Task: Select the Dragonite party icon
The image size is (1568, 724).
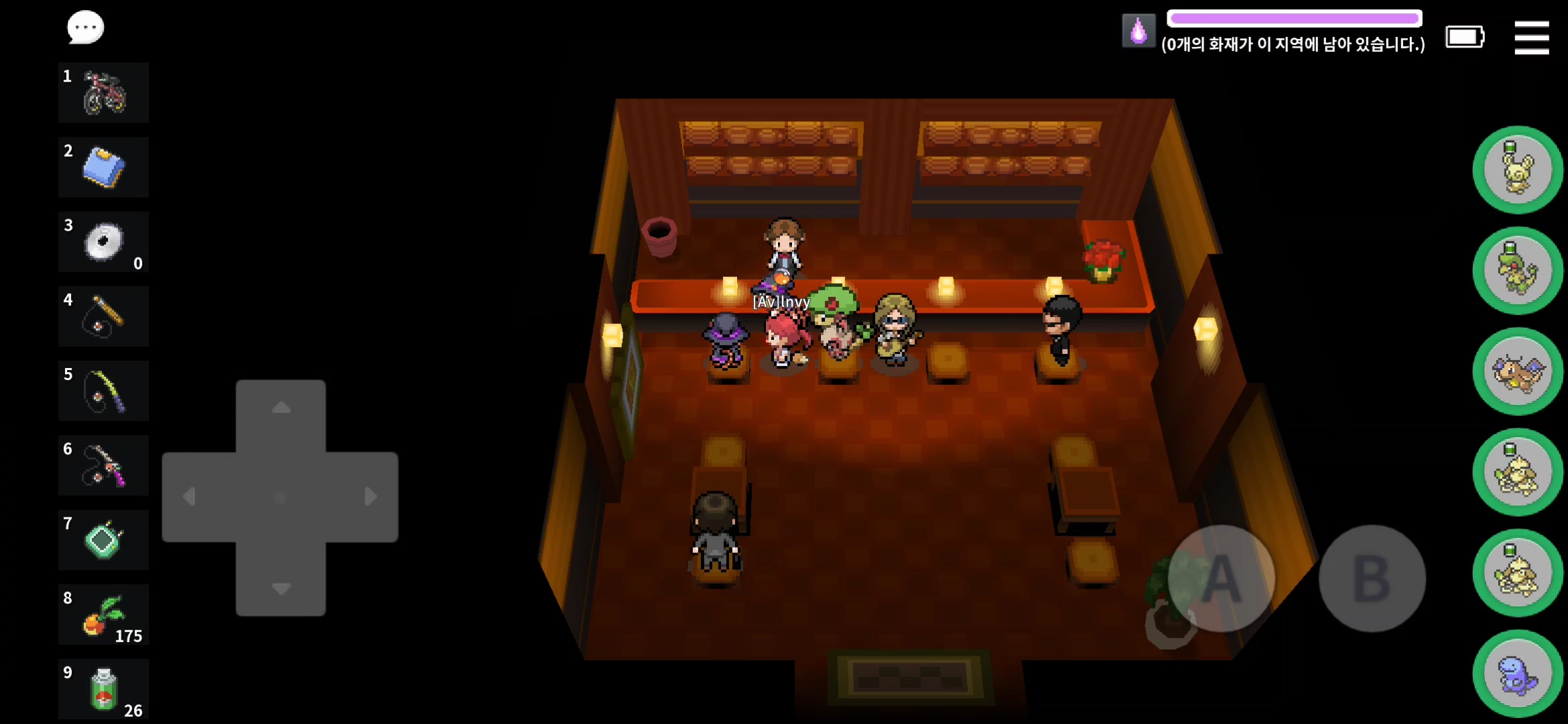Action: (1518, 371)
